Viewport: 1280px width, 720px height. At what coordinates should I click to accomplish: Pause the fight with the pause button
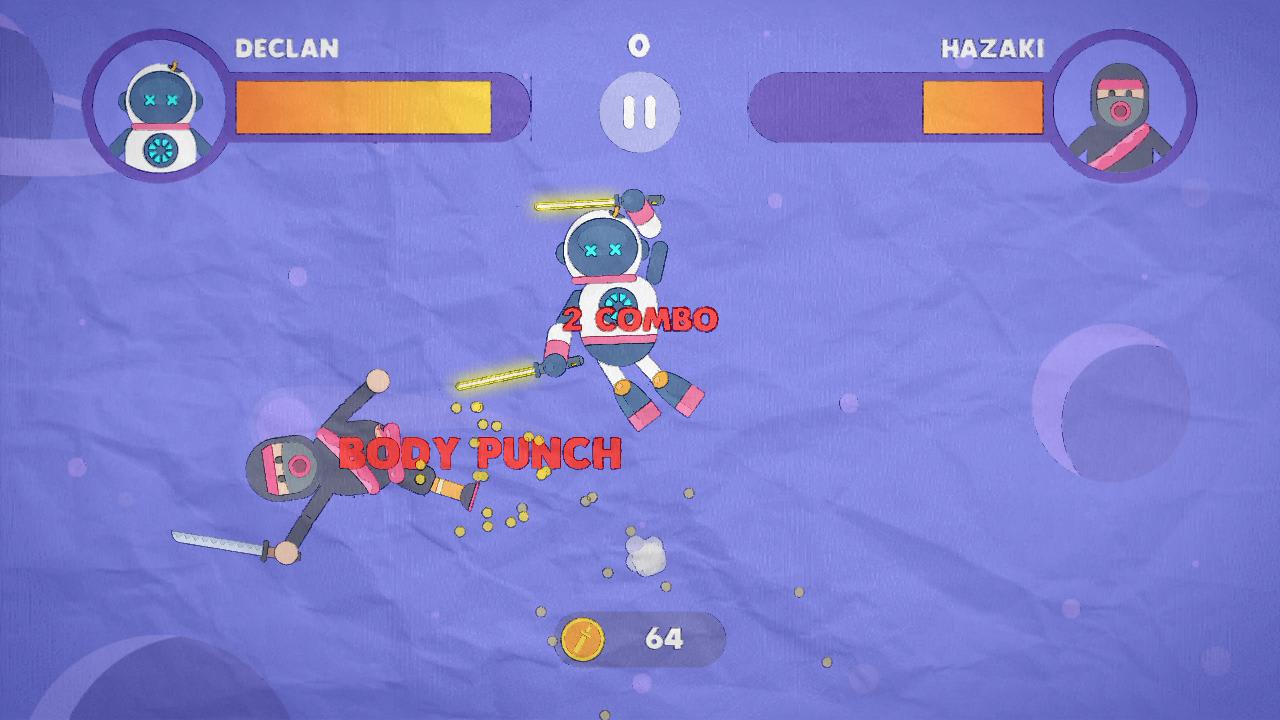639,112
